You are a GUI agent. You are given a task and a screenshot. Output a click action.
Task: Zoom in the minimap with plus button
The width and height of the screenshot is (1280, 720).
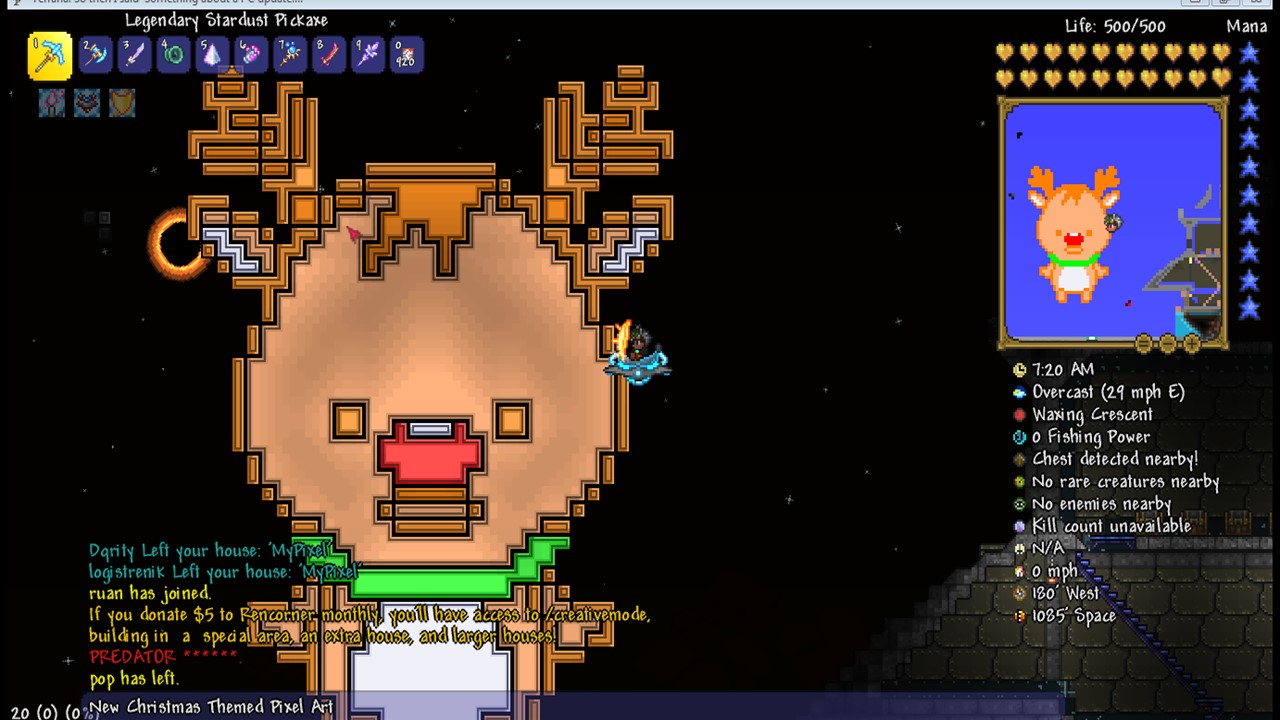pos(1191,344)
